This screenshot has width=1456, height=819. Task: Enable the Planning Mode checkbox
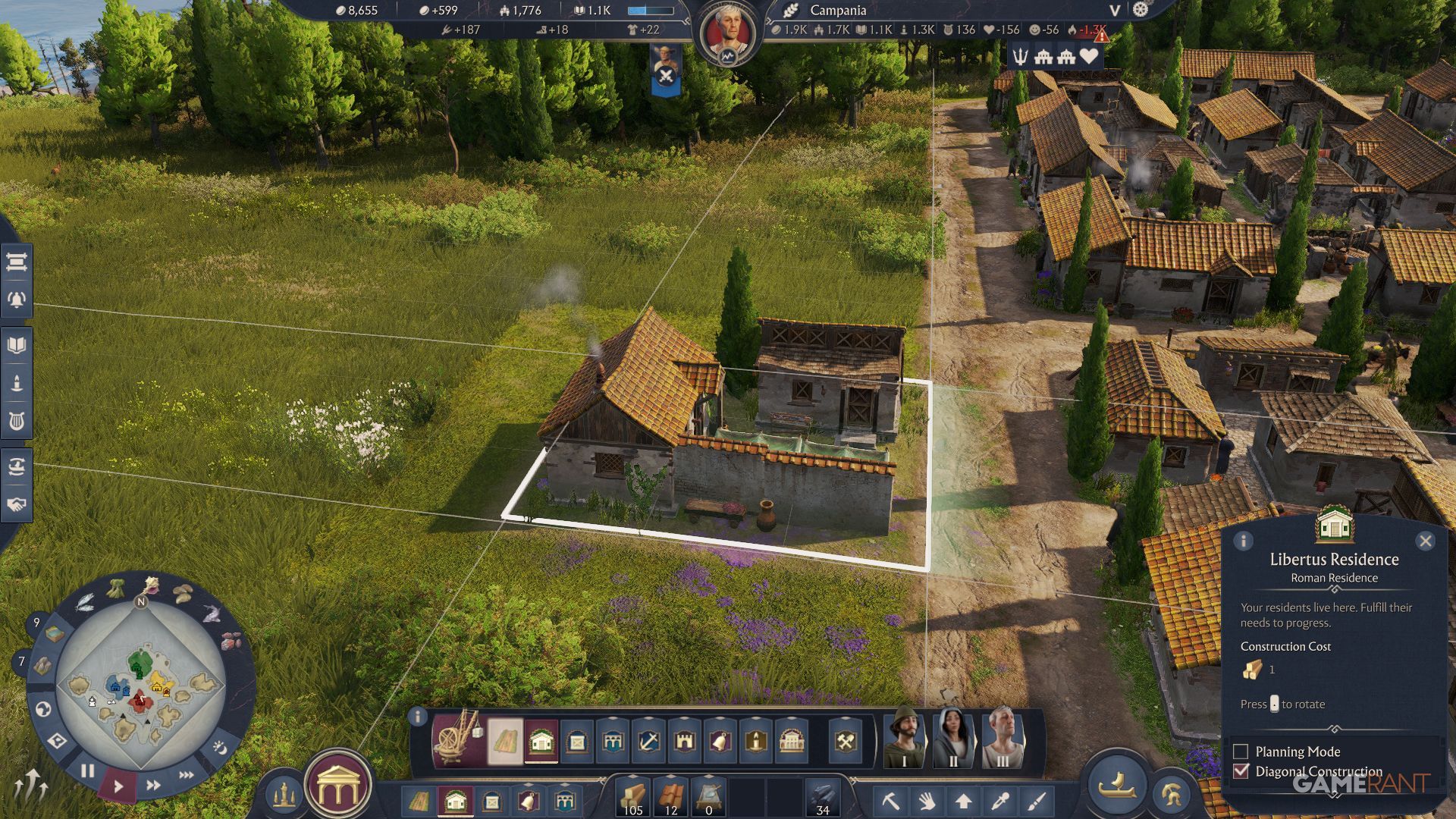coord(1241,752)
